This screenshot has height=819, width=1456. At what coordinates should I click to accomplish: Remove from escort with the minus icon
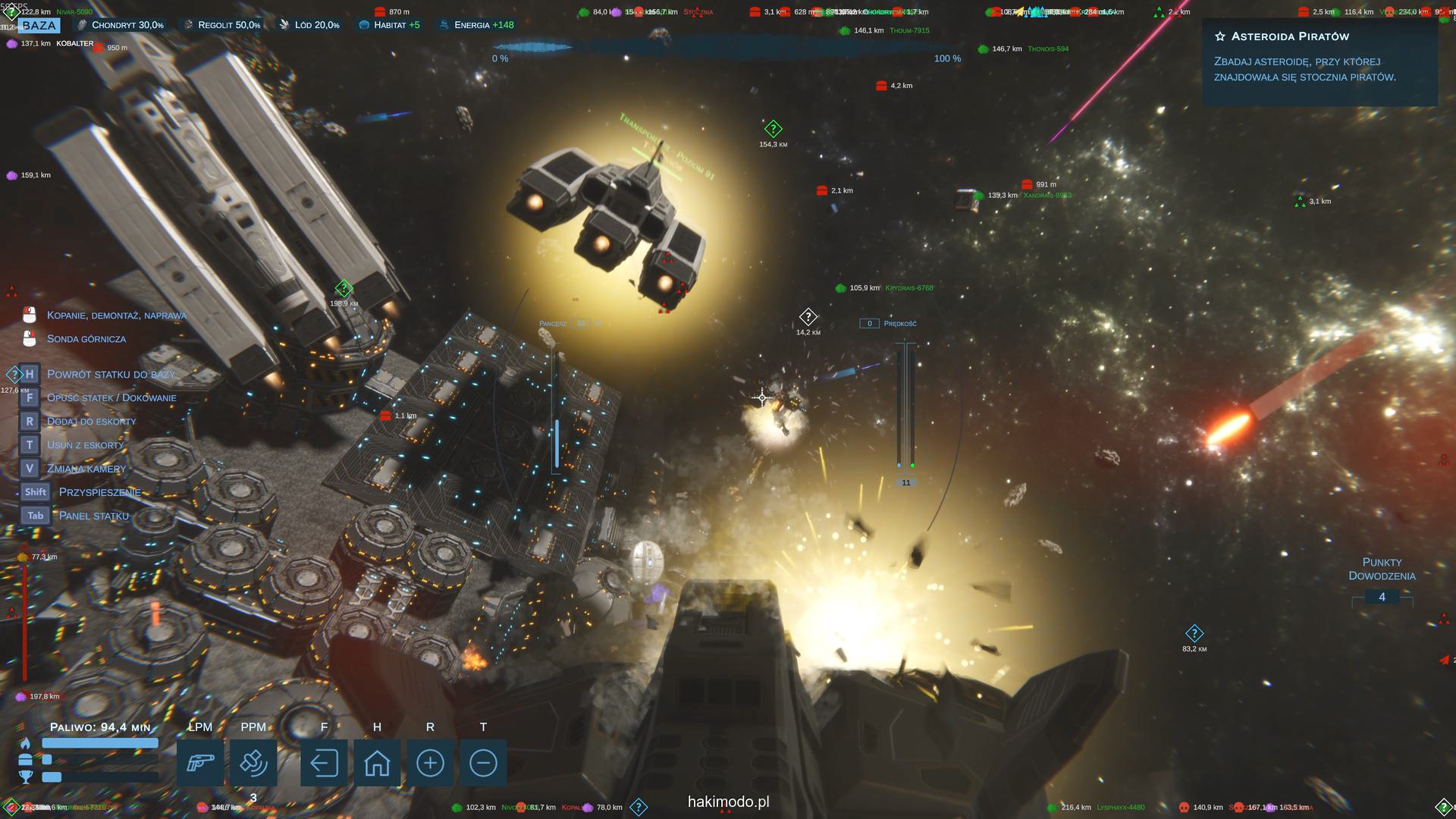483,762
